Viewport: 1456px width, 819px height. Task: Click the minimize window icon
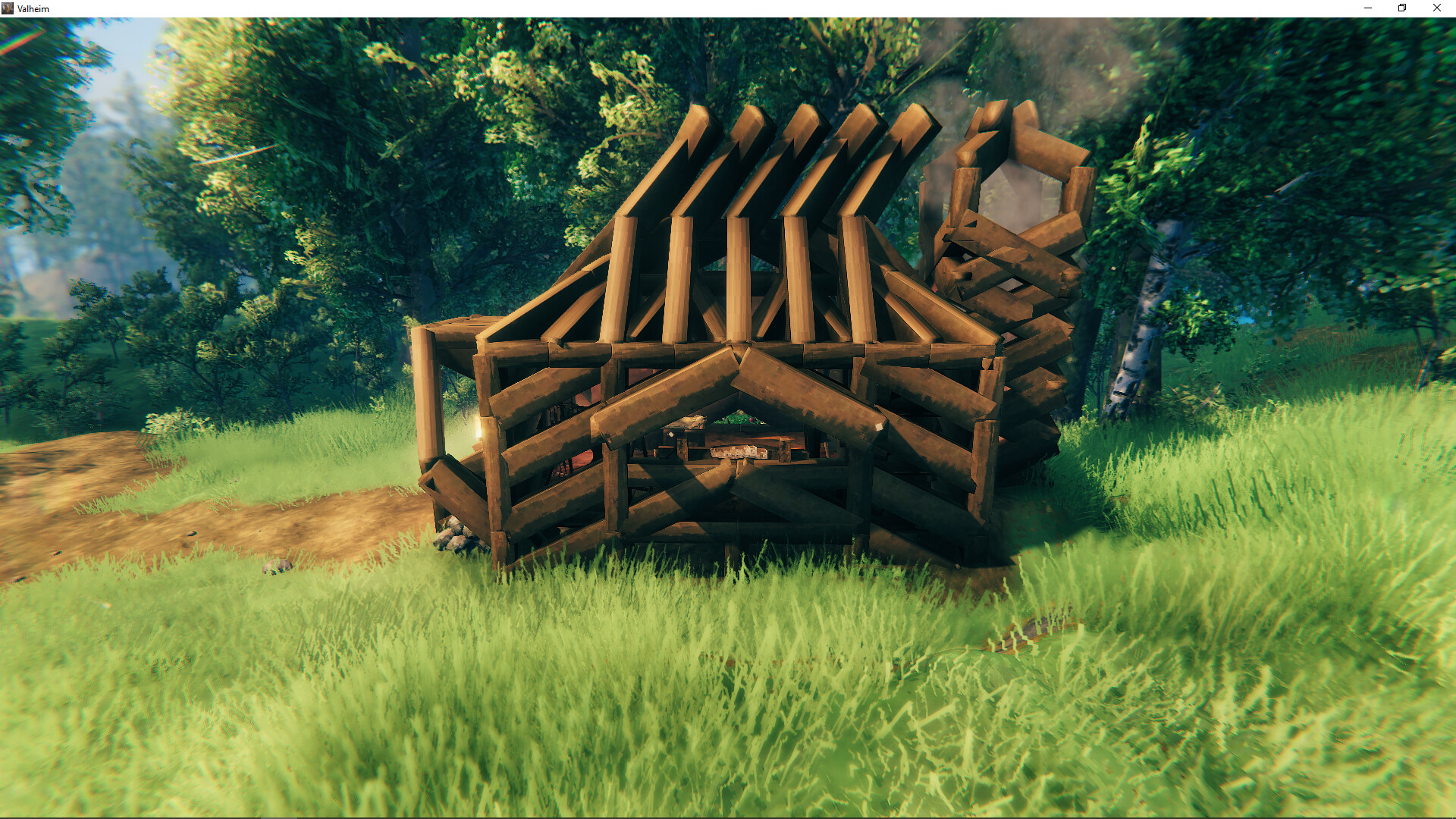pyautogui.click(x=1367, y=8)
